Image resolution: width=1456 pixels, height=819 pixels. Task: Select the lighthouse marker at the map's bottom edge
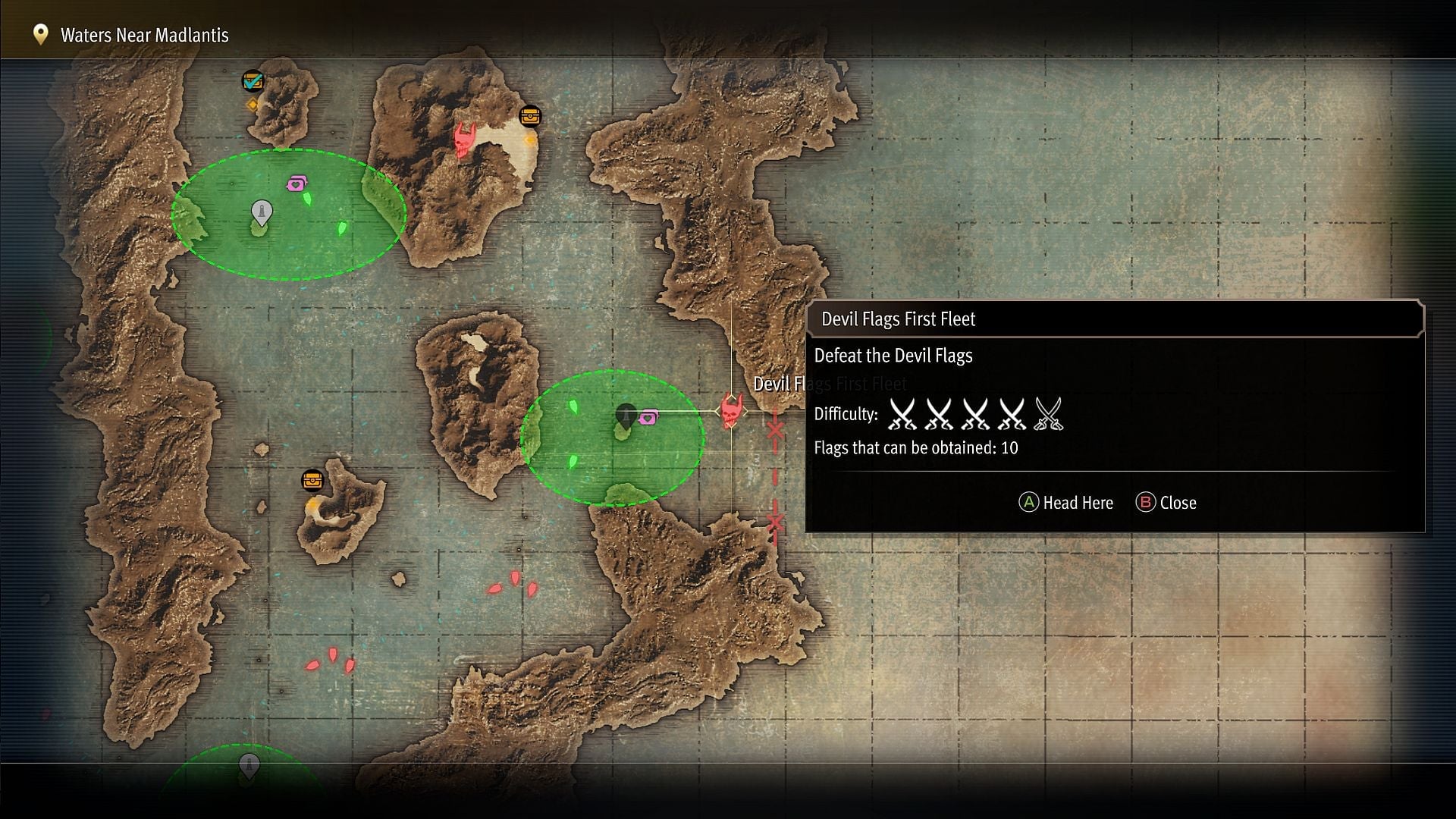(x=249, y=765)
